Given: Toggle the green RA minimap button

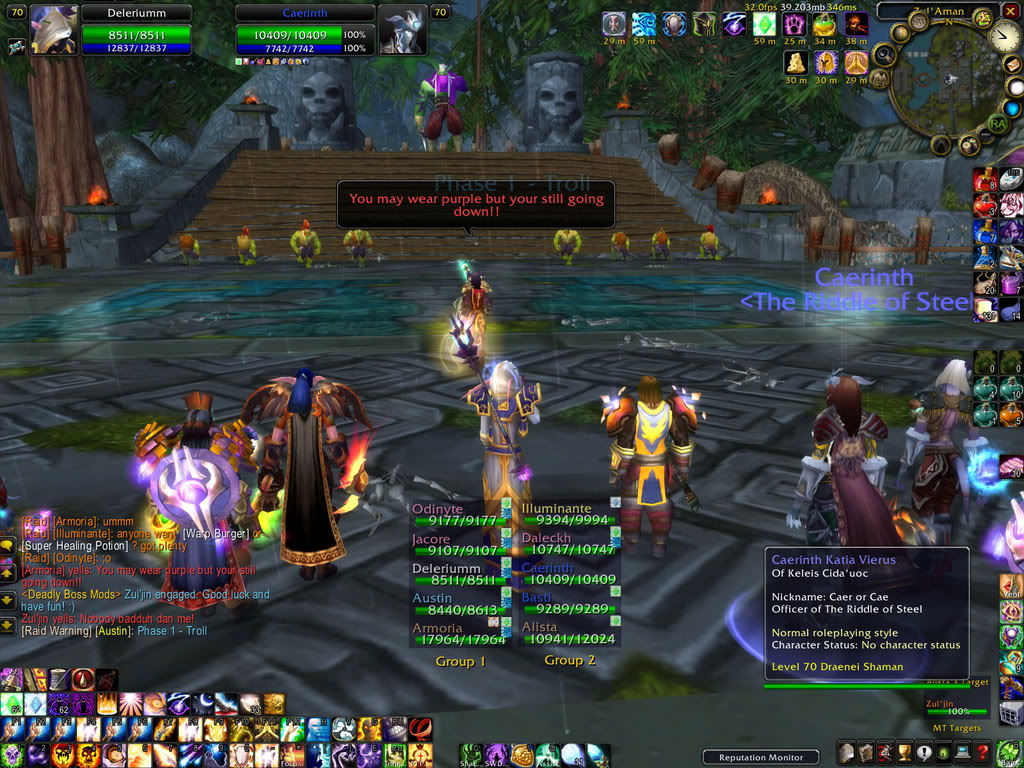Looking at the screenshot, I should pyautogui.click(x=996, y=124).
